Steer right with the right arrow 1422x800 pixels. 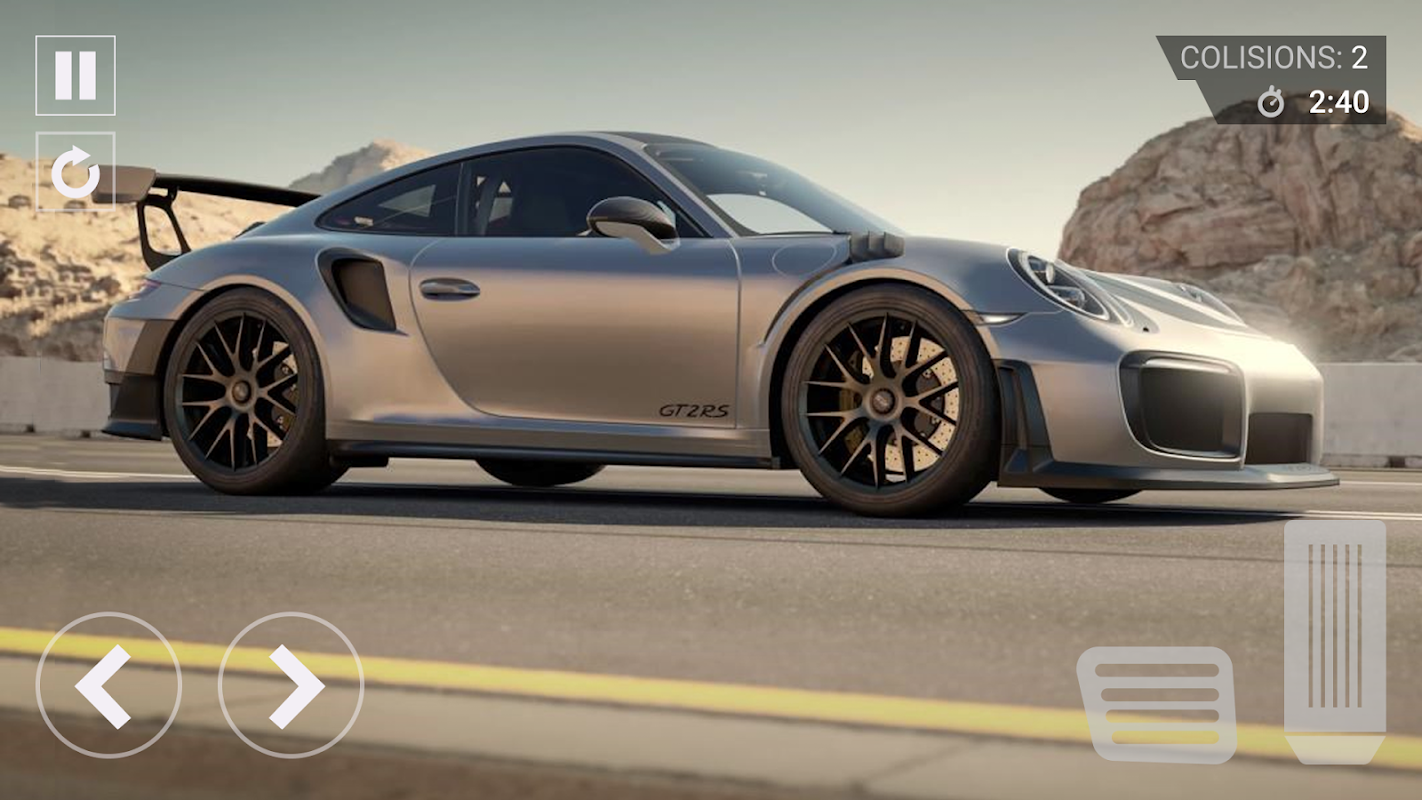(x=291, y=685)
